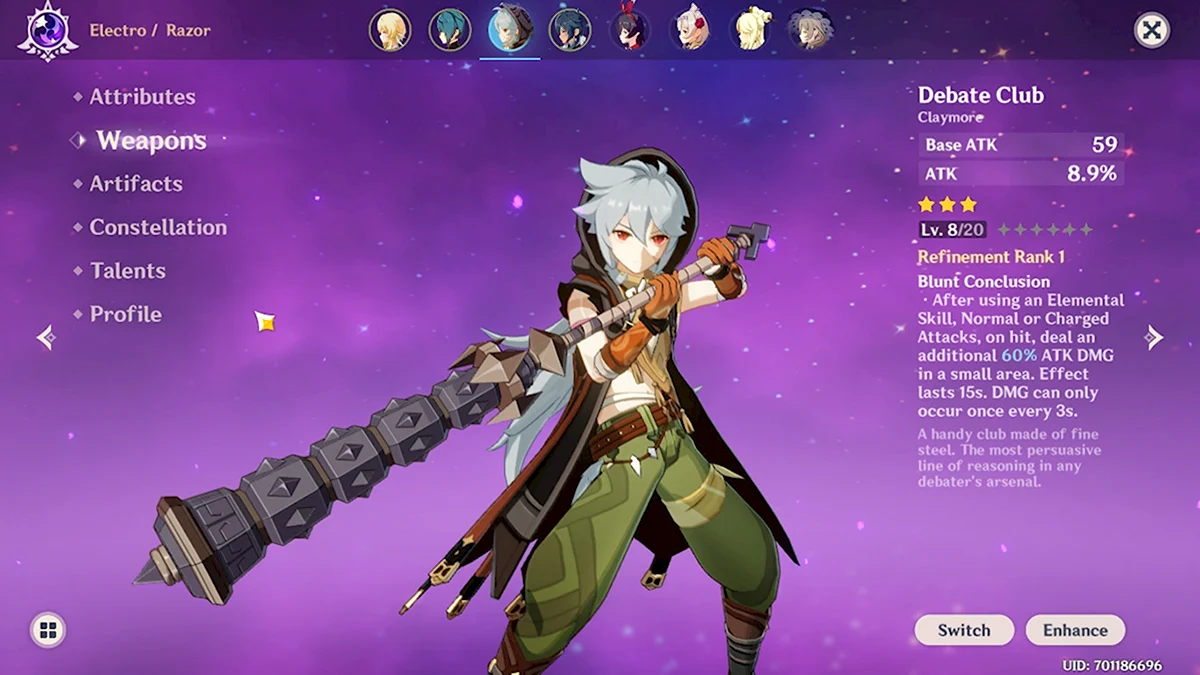Click the purple Electro element emblem

(48, 30)
